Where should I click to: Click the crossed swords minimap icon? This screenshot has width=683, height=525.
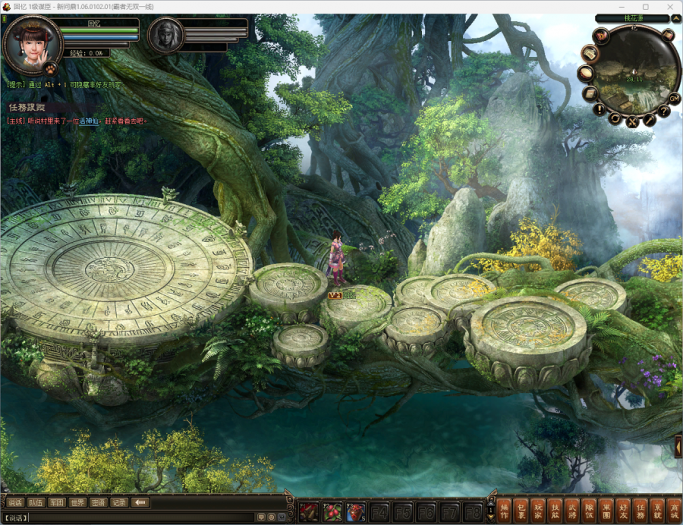click(632, 122)
